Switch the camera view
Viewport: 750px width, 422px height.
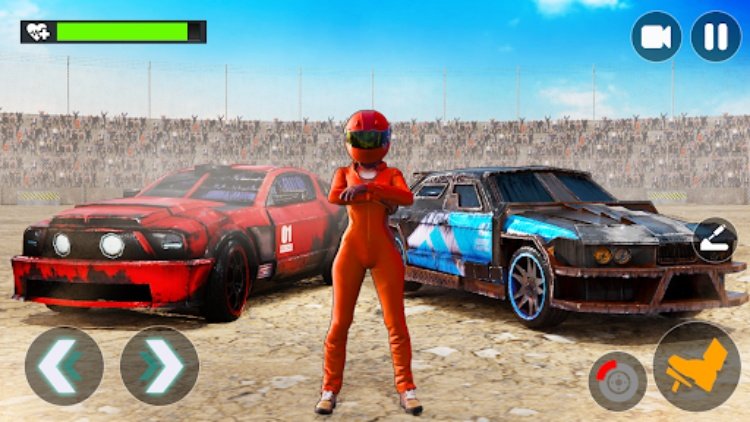click(x=656, y=36)
